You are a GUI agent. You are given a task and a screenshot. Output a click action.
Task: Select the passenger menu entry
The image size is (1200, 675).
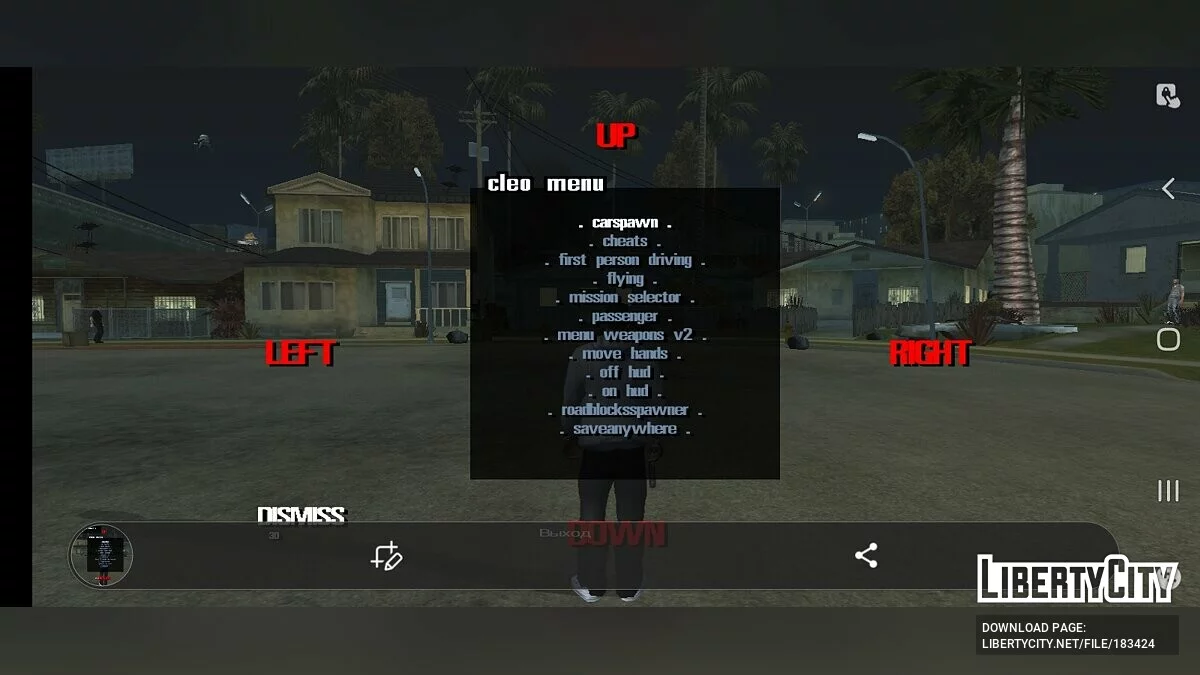624,316
